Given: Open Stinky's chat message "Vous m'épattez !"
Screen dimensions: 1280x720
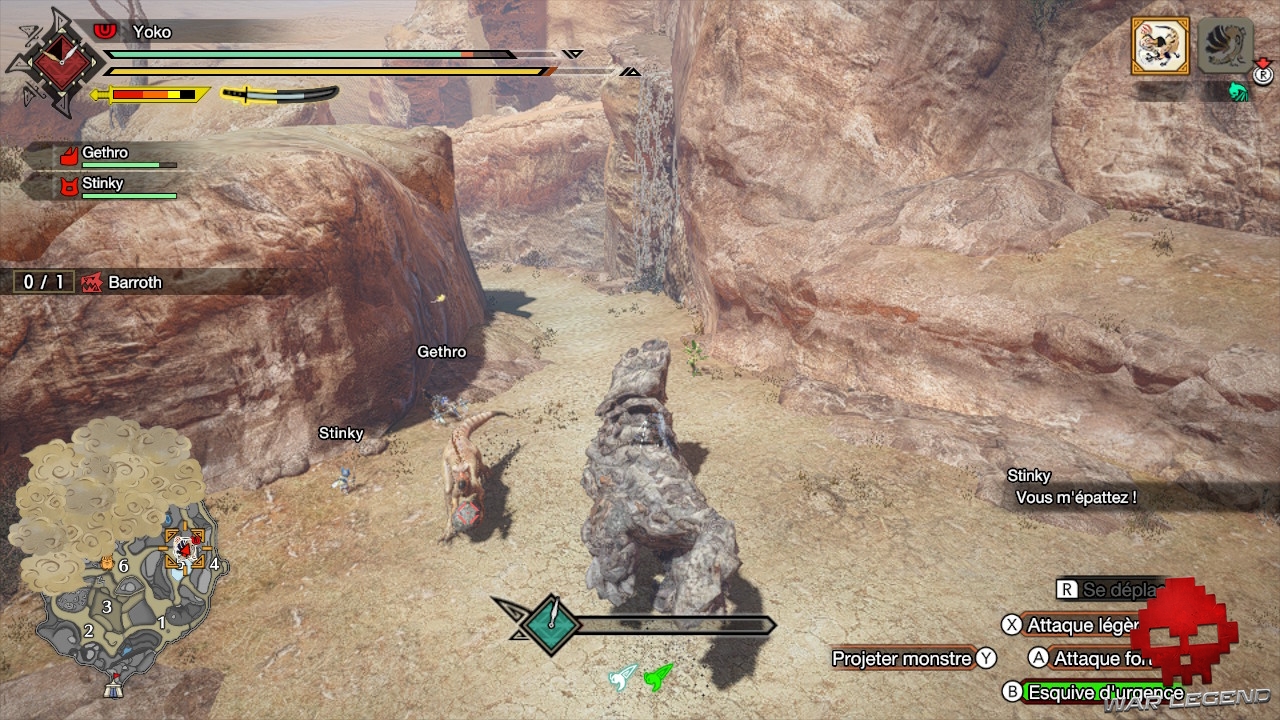Looking at the screenshot, I should (x=1075, y=497).
